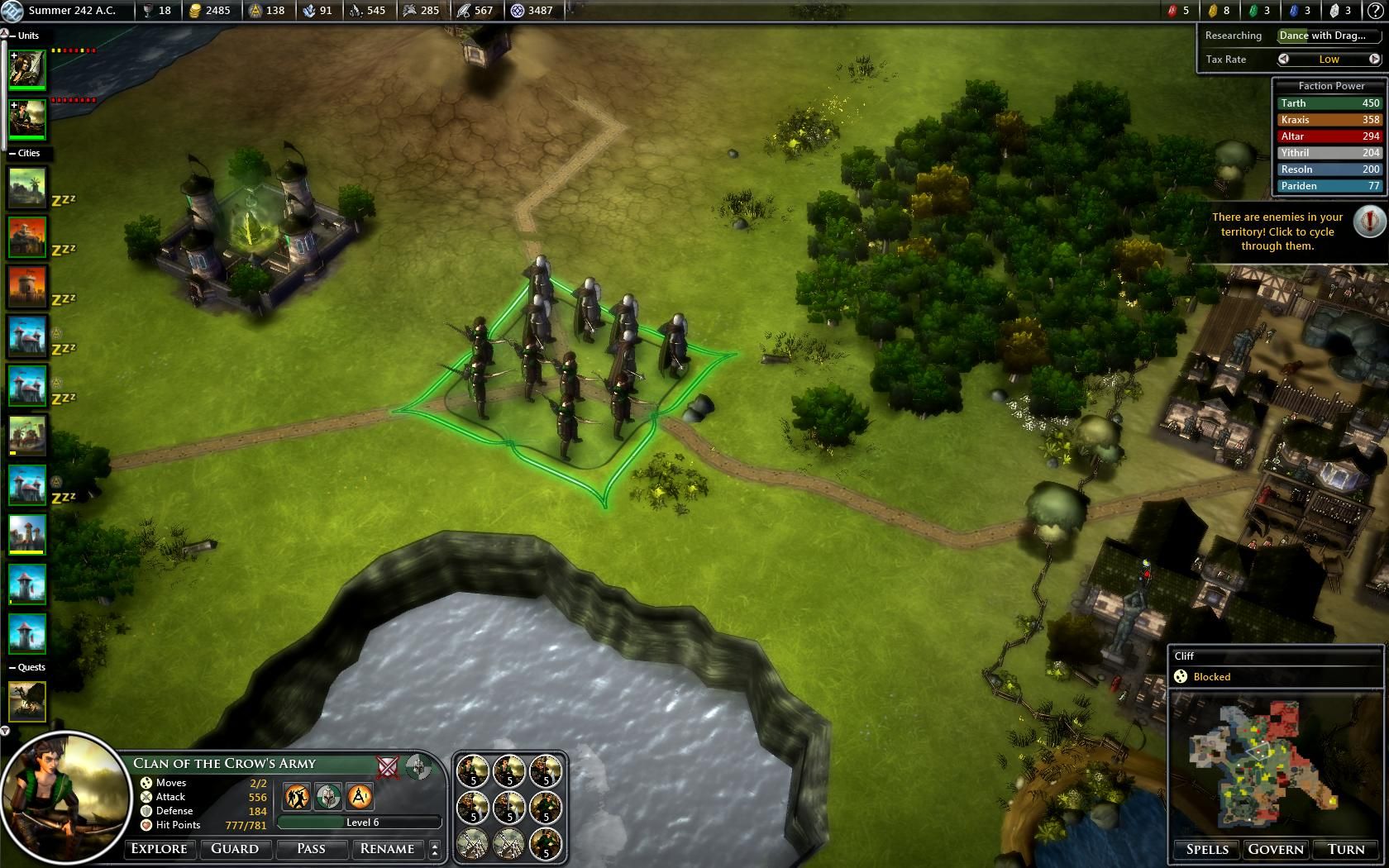This screenshot has width=1389, height=868.
Task: Select the windmill city thumbnail
Action: coord(27,188)
